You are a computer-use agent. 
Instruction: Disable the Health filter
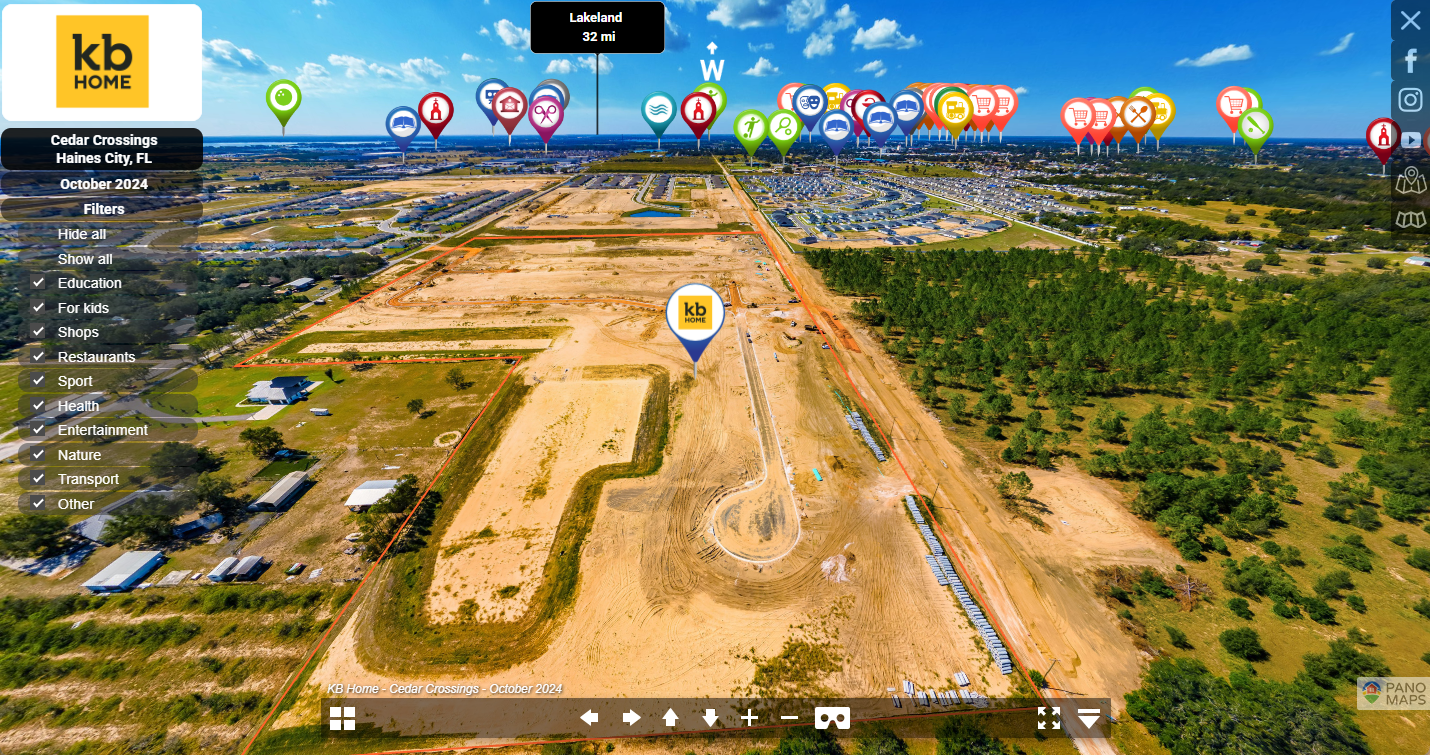pos(38,406)
